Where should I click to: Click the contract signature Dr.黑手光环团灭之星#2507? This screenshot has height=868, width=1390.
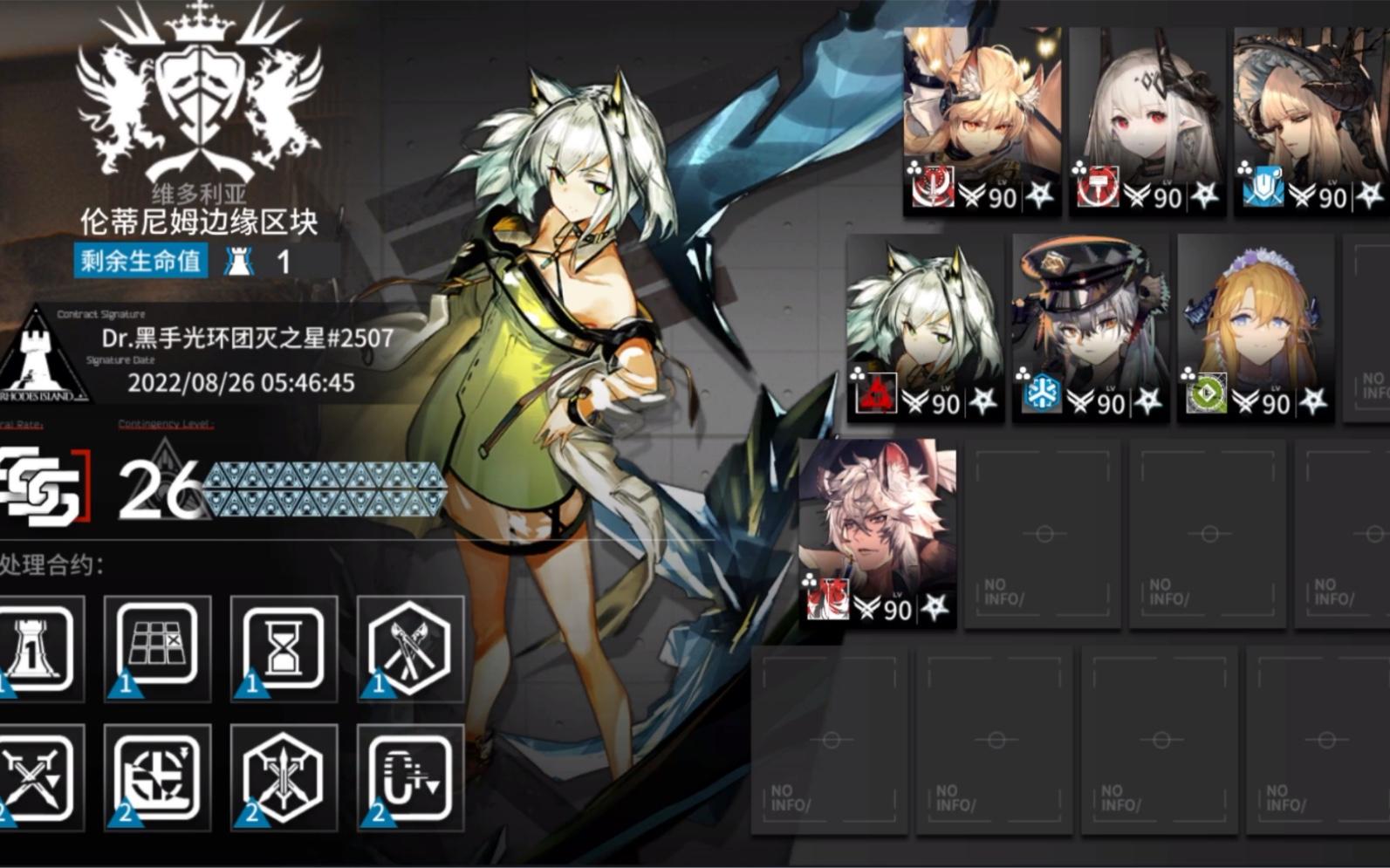tap(244, 338)
